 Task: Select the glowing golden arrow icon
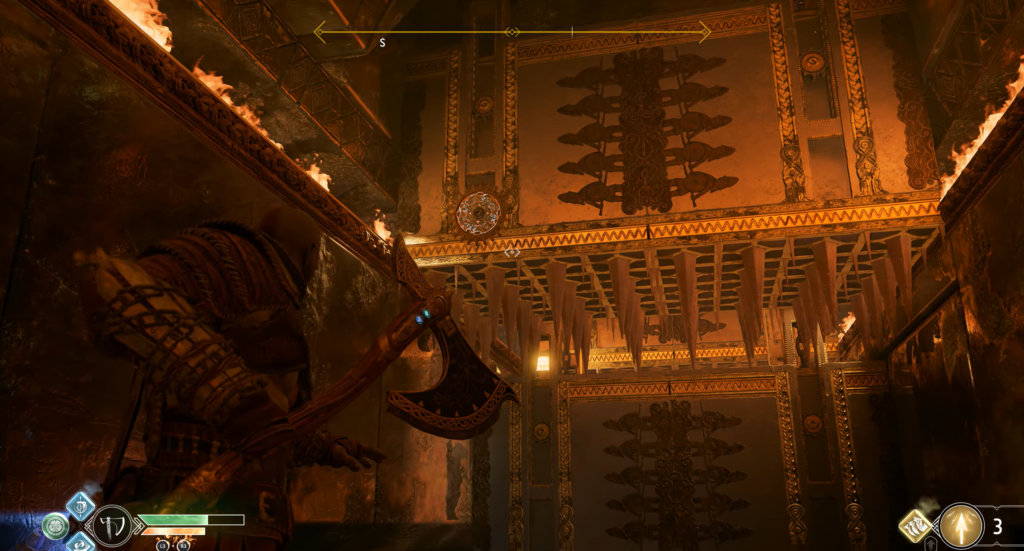tap(961, 526)
